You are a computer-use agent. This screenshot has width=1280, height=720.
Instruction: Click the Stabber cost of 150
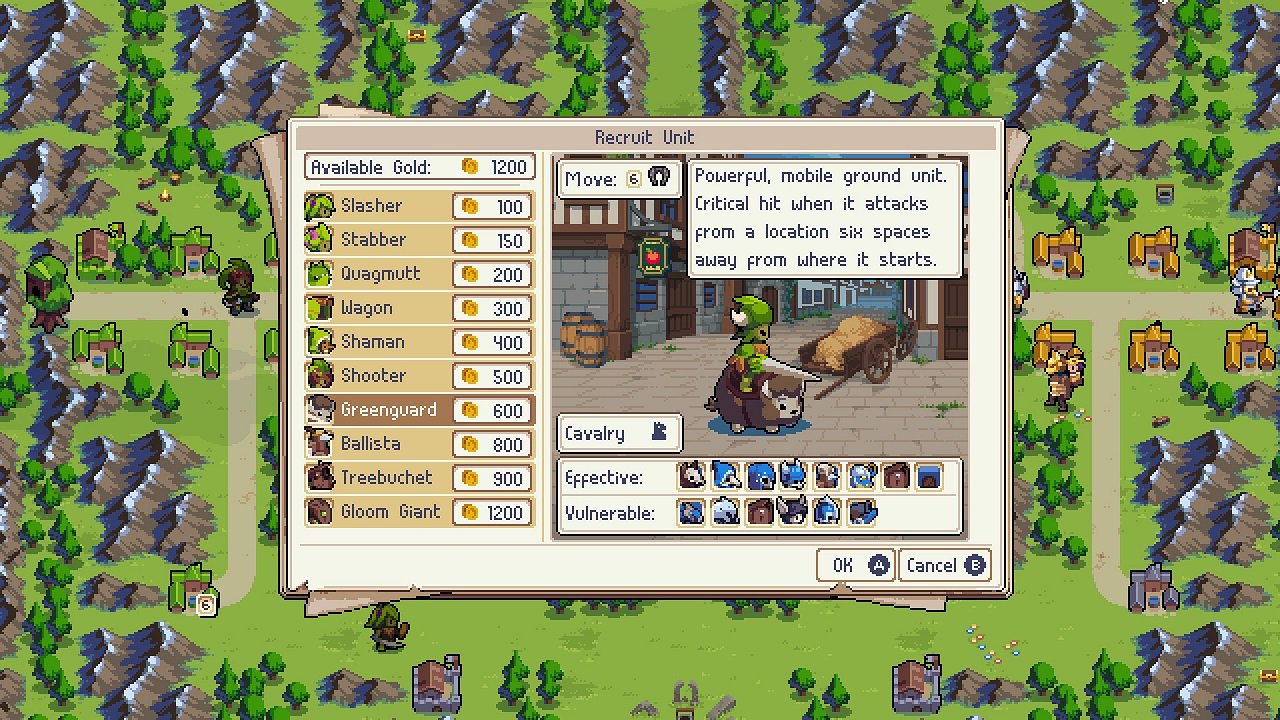[505, 240]
